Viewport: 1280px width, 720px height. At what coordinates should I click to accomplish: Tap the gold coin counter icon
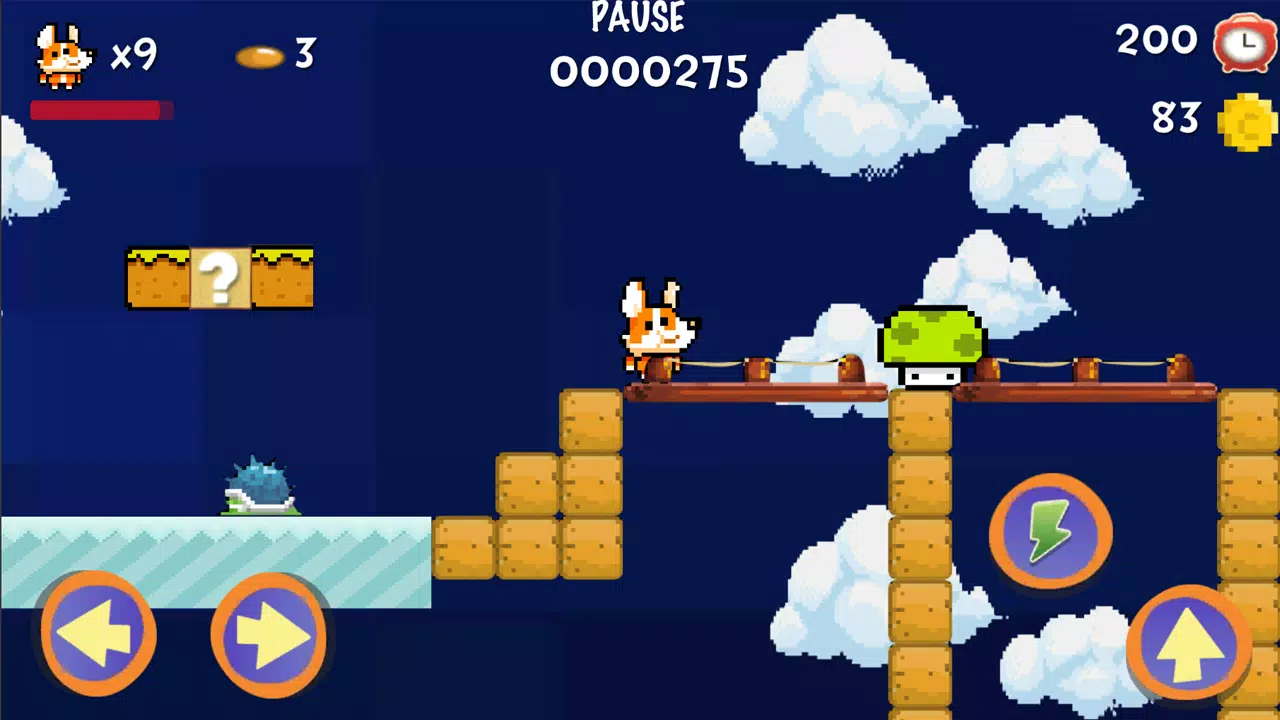click(x=1247, y=120)
